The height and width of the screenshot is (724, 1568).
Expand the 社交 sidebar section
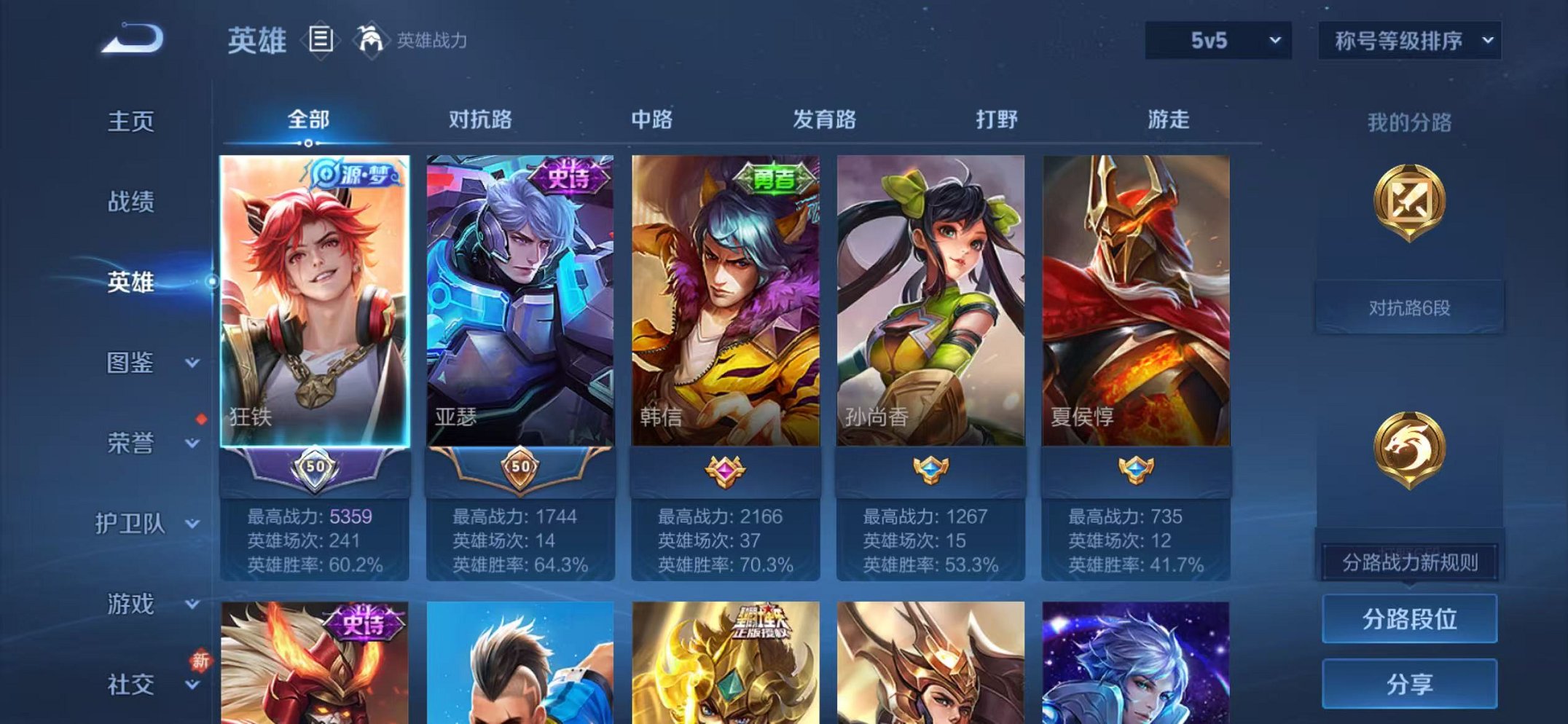(130, 683)
